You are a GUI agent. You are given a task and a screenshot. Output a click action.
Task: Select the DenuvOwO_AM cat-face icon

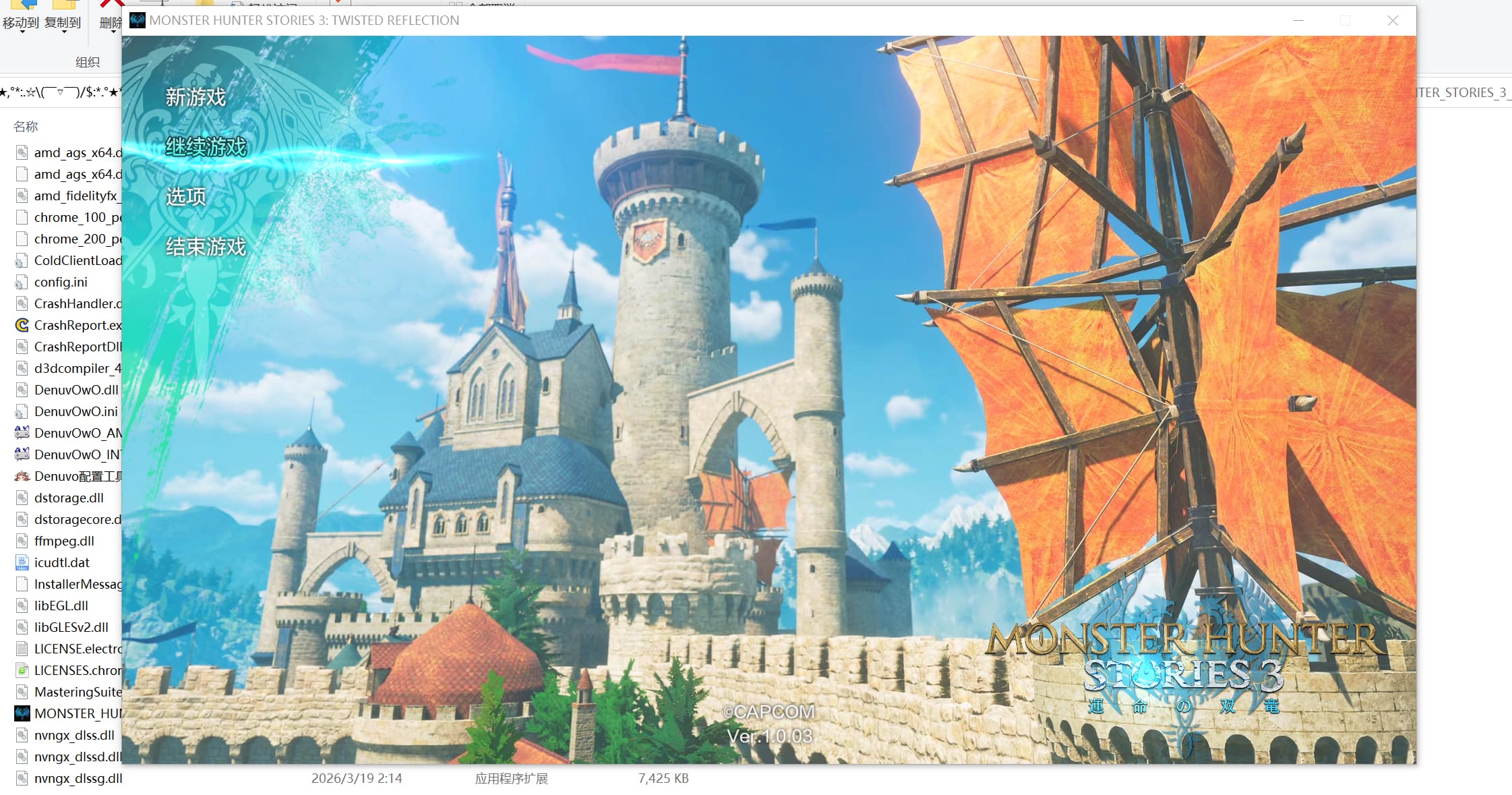(x=21, y=432)
